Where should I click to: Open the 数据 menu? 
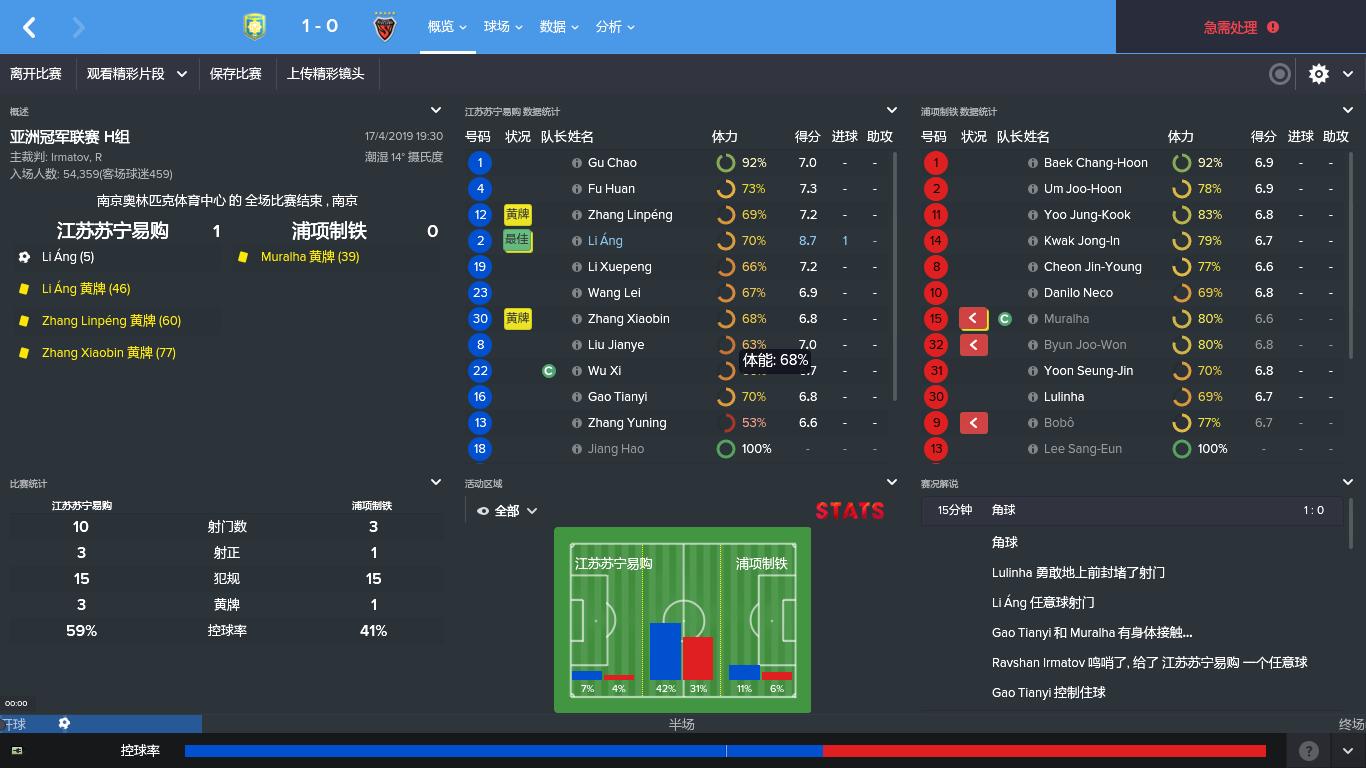(553, 27)
